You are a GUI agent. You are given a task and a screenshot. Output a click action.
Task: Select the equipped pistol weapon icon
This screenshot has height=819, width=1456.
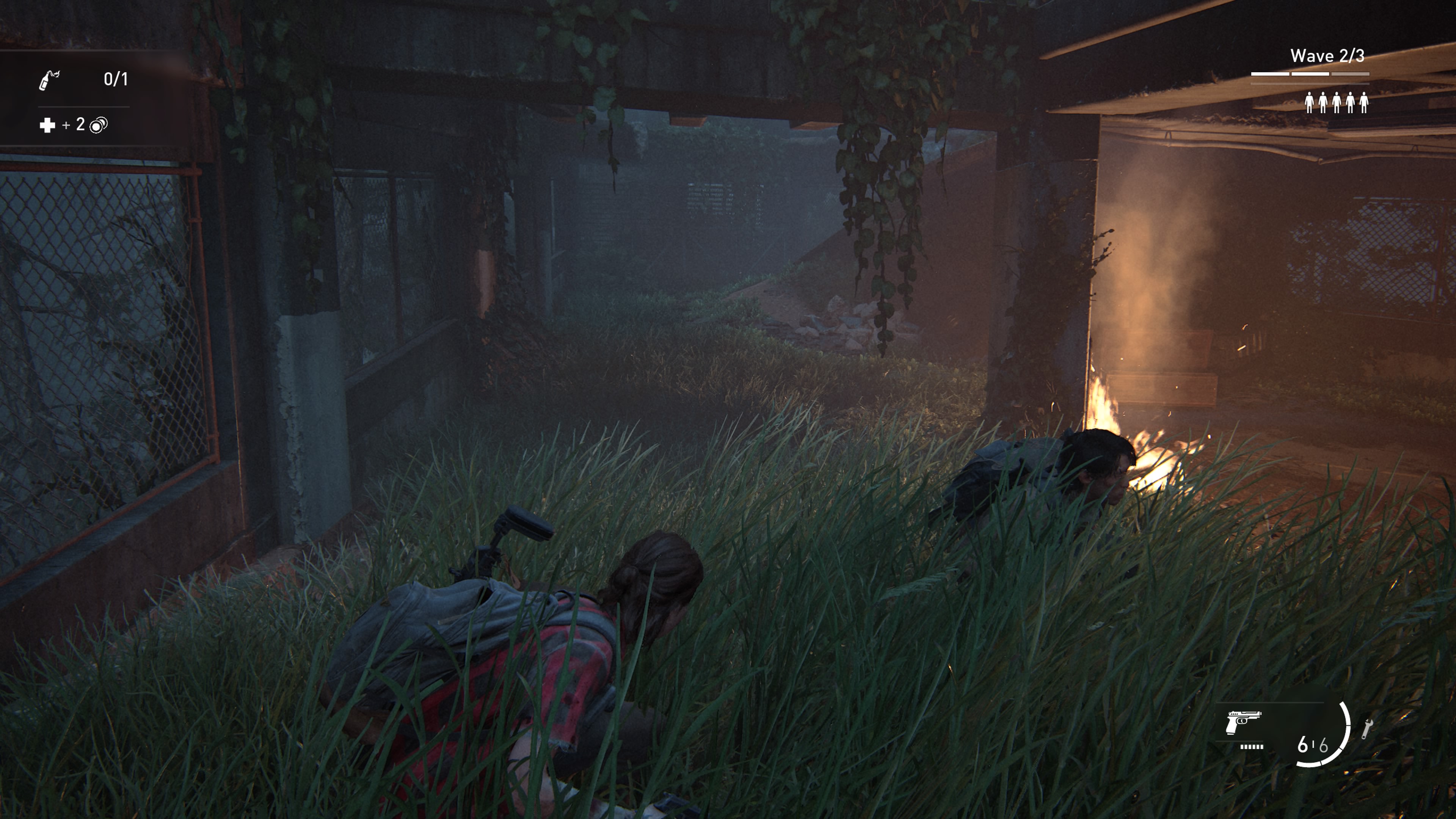pos(1243,723)
